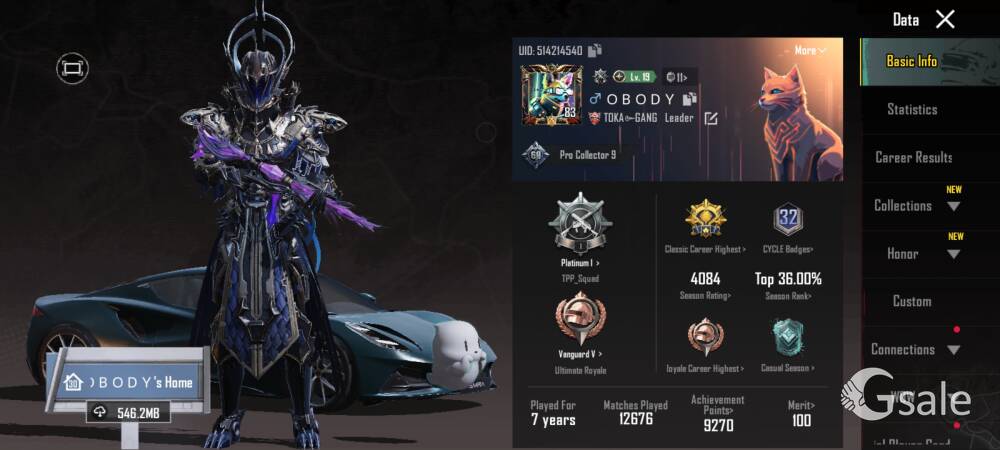Edit the TOKA GANG clan info
The image size is (1000, 450).
click(x=711, y=118)
